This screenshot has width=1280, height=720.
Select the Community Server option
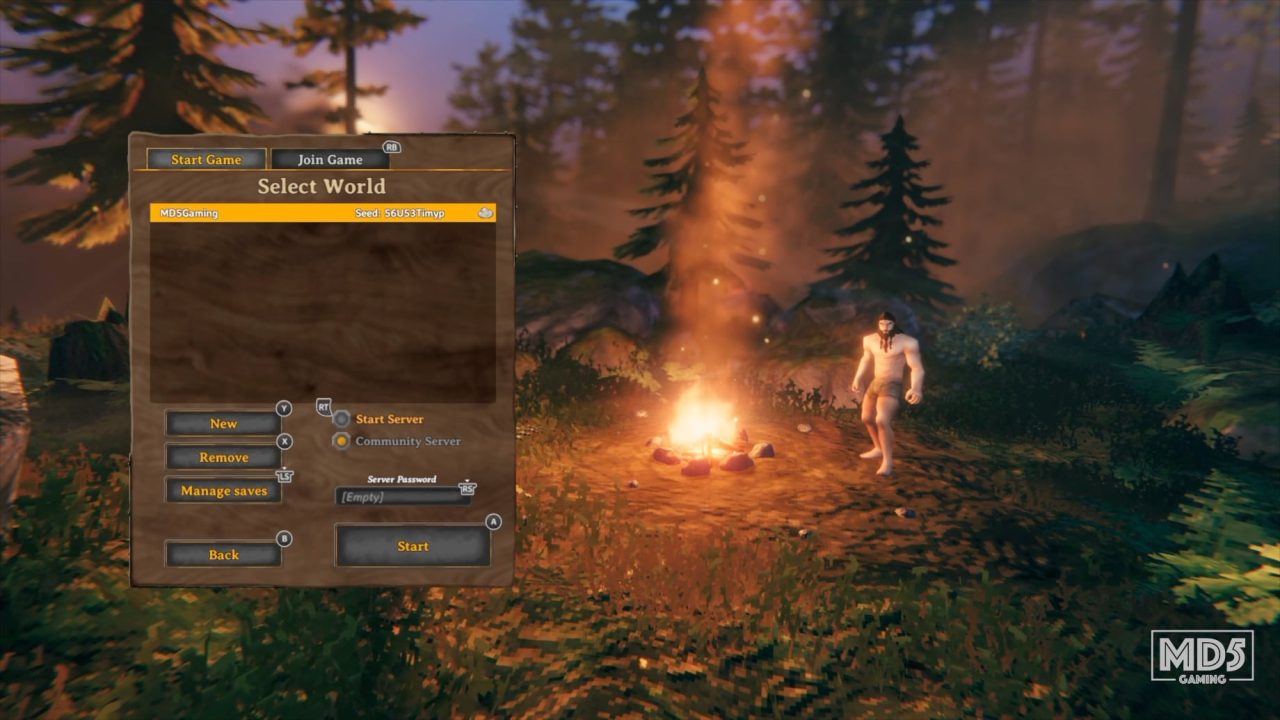pos(341,441)
